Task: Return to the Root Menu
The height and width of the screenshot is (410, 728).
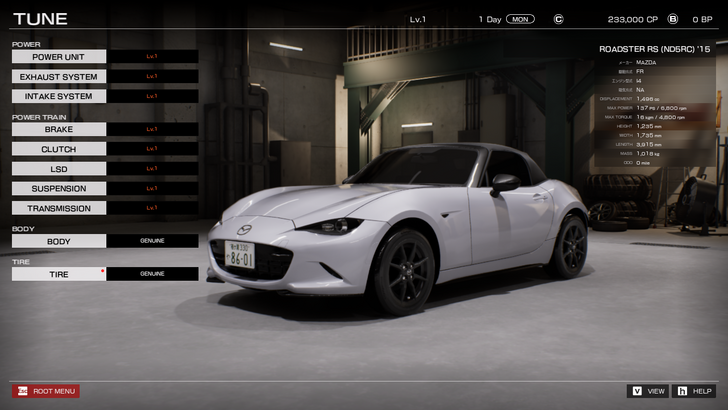Action: (x=46, y=391)
